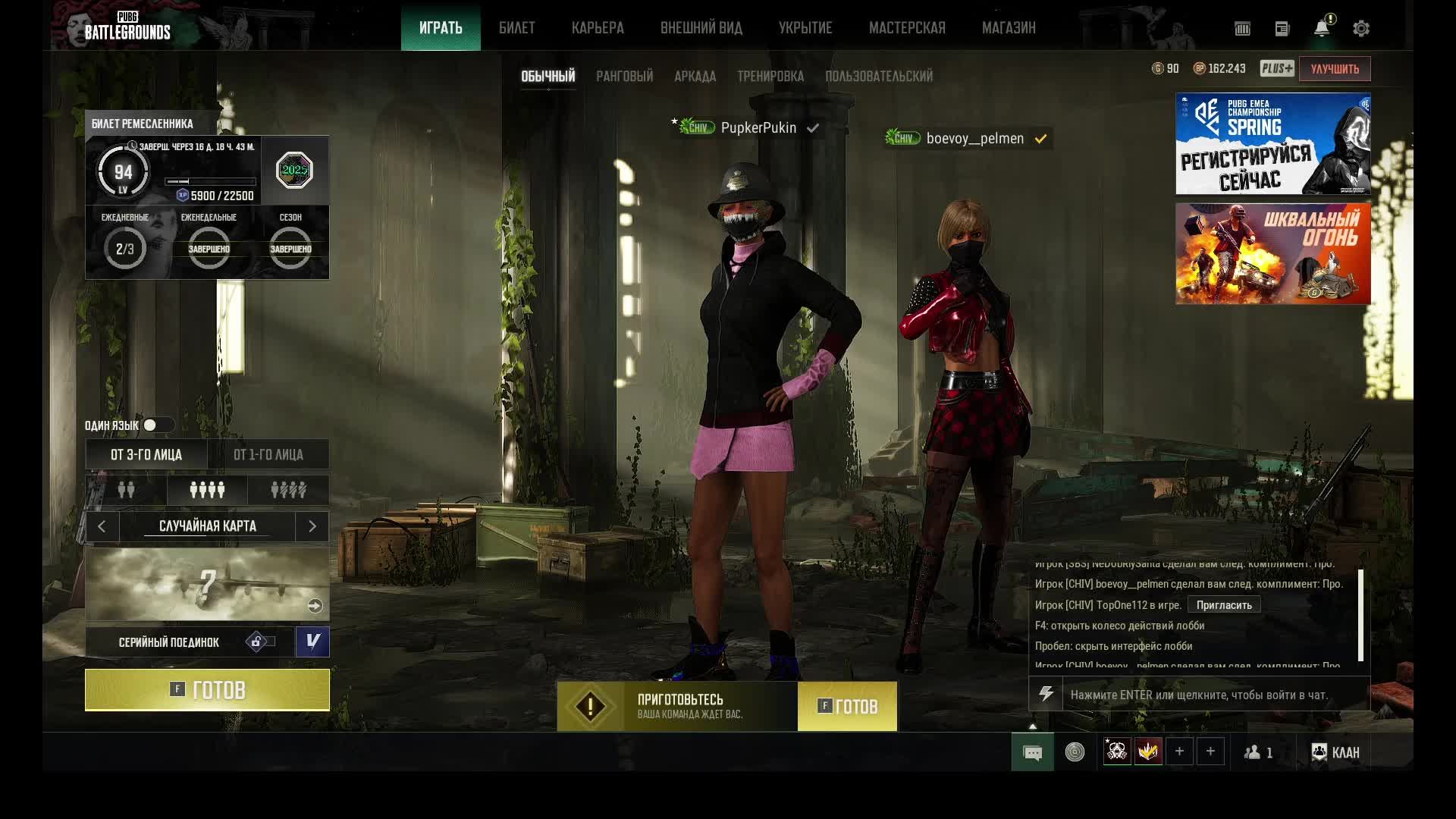Open the settings gear icon
Image resolution: width=1456 pixels, height=819 pixels.
click(x=1360, y=29)
